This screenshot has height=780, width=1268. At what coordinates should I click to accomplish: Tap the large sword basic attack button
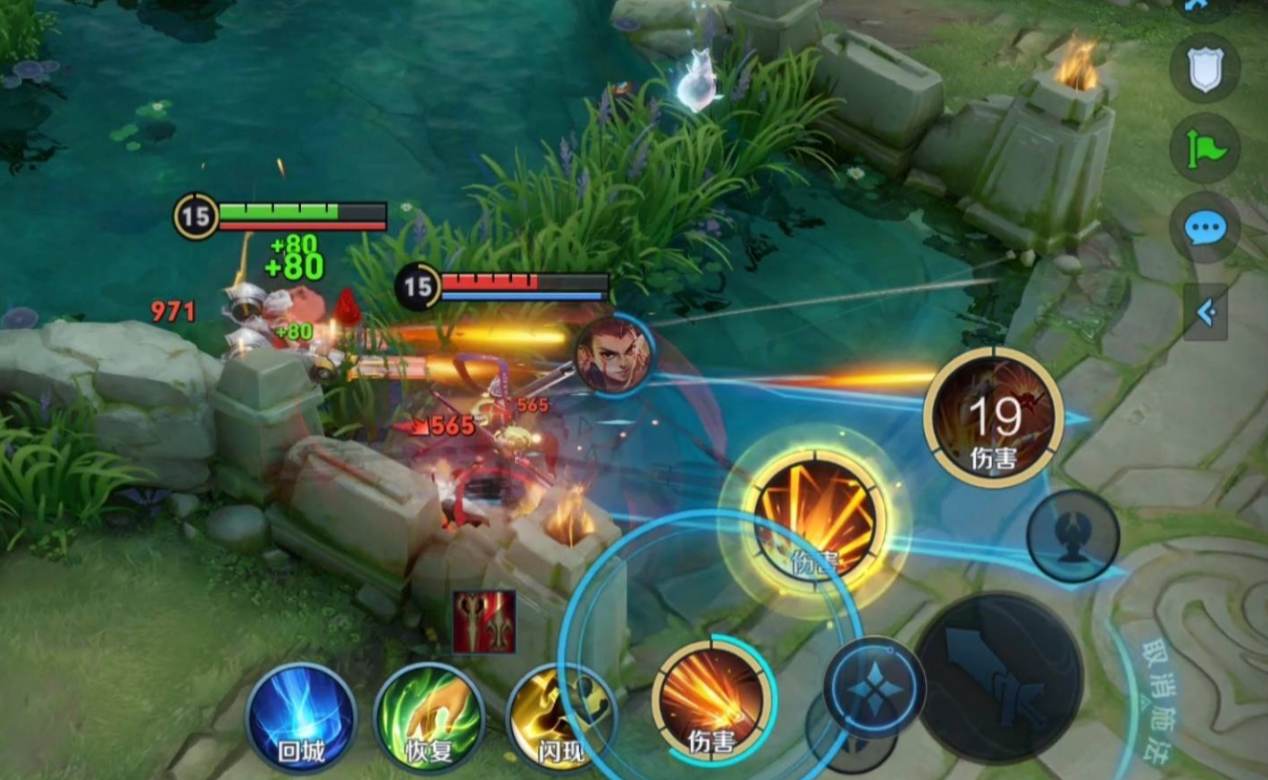pyautogui.click(x=999, y=677)
